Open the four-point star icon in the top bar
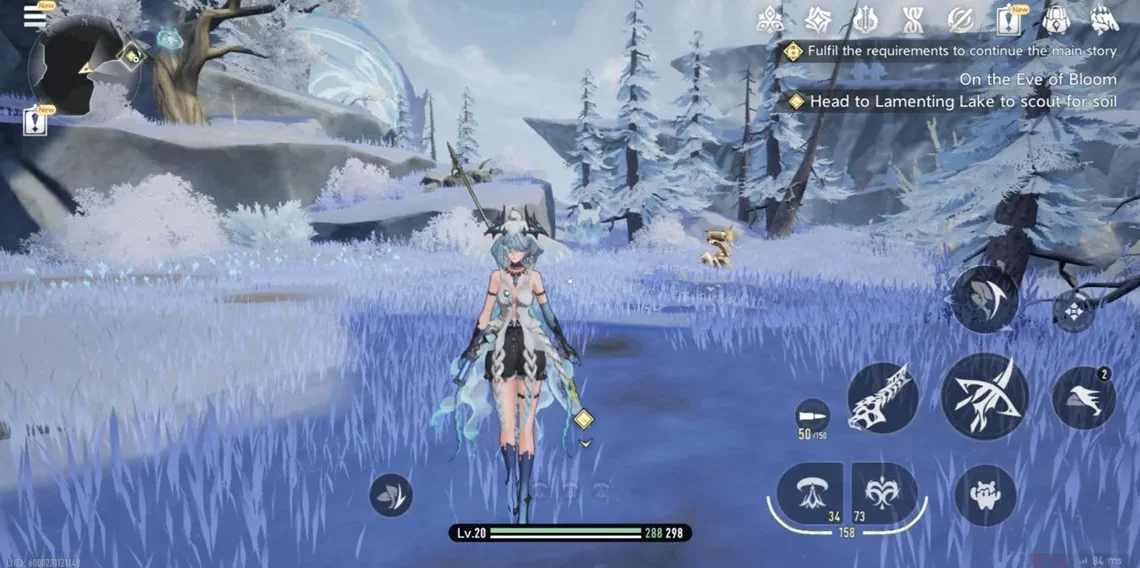Viewport: 1140px width, 568px height. [x=817, y=19]
